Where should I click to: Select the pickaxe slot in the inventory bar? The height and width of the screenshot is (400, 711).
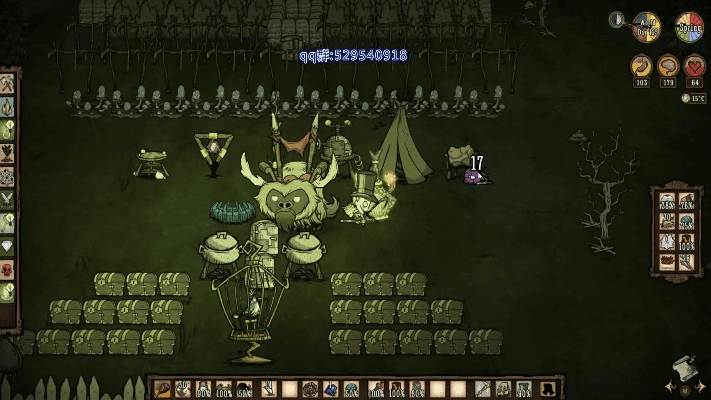point(481,388)
